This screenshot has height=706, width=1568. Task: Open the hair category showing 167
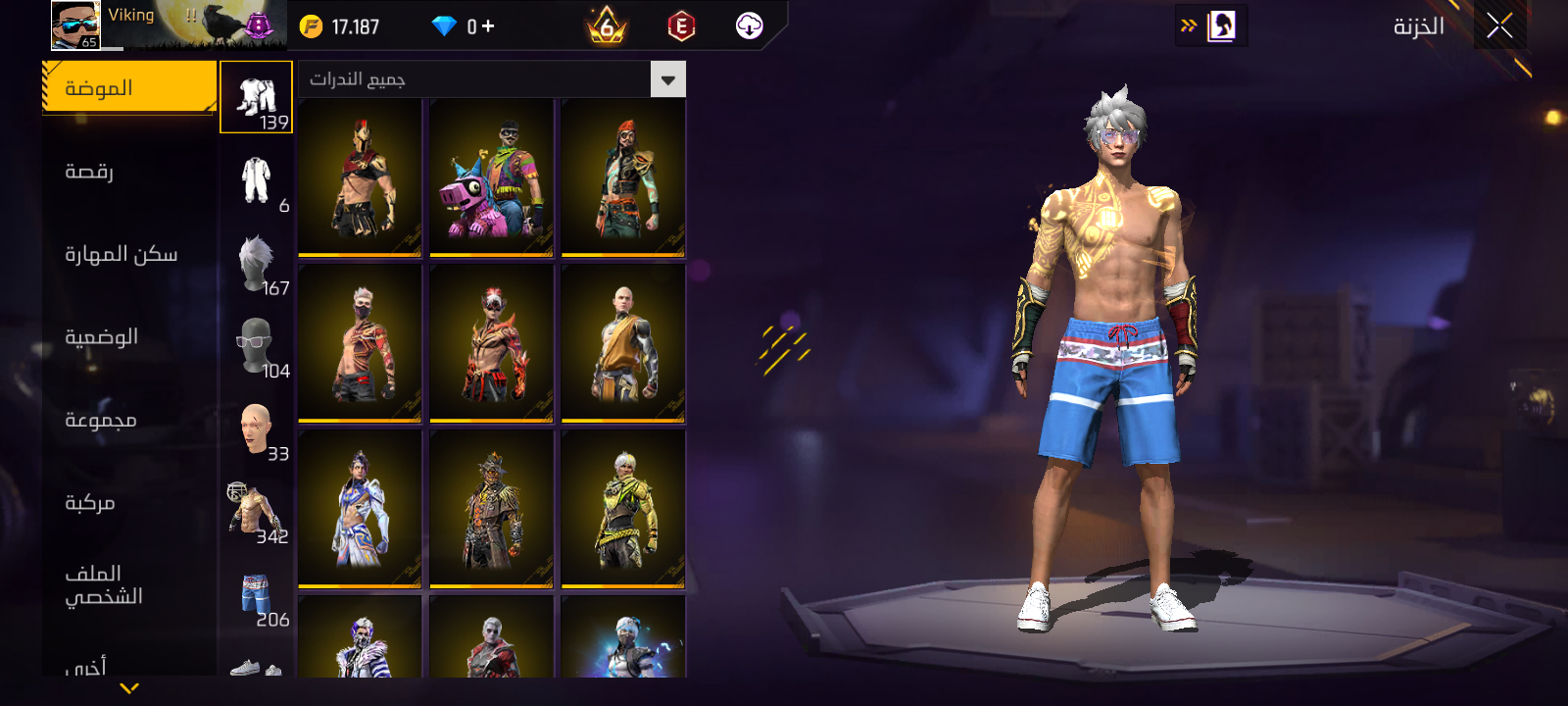257,264
